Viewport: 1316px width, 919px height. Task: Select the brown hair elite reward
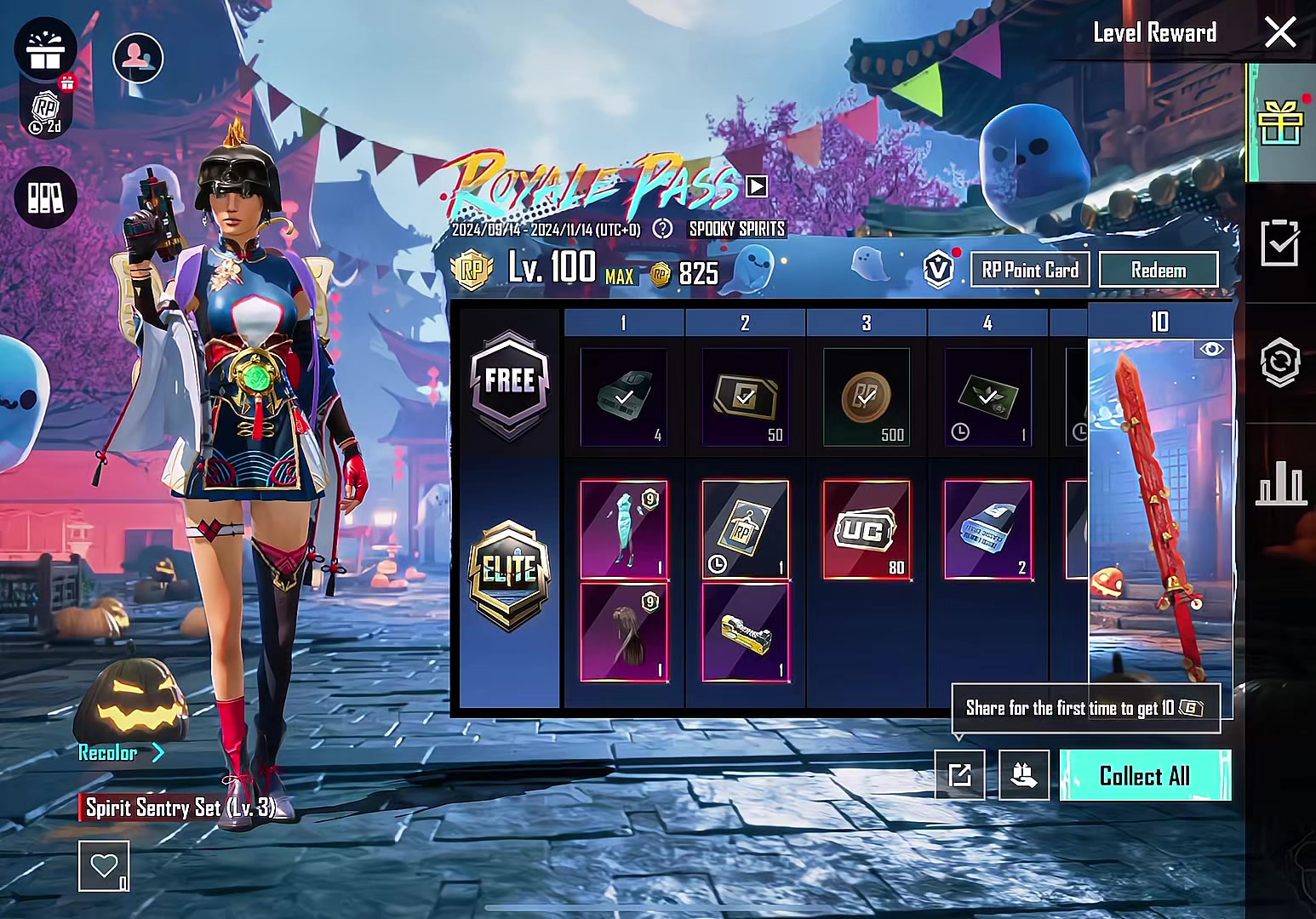point(624,632)
